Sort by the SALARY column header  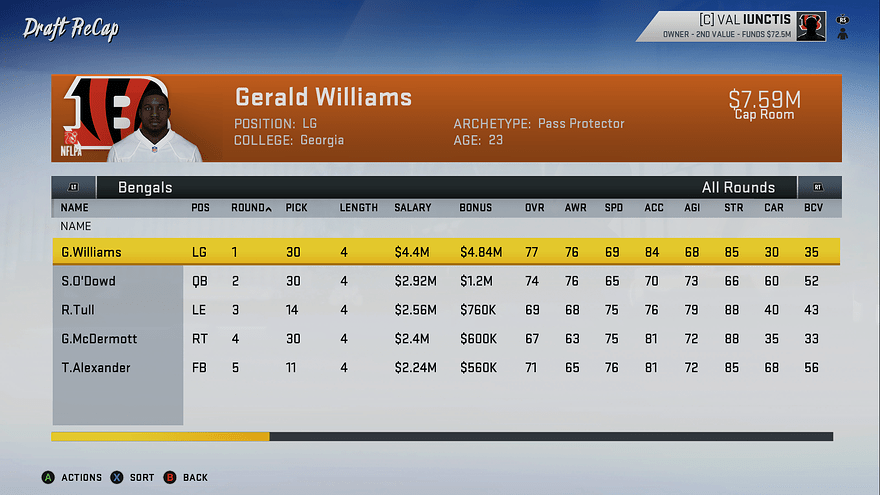click(412, 208)
